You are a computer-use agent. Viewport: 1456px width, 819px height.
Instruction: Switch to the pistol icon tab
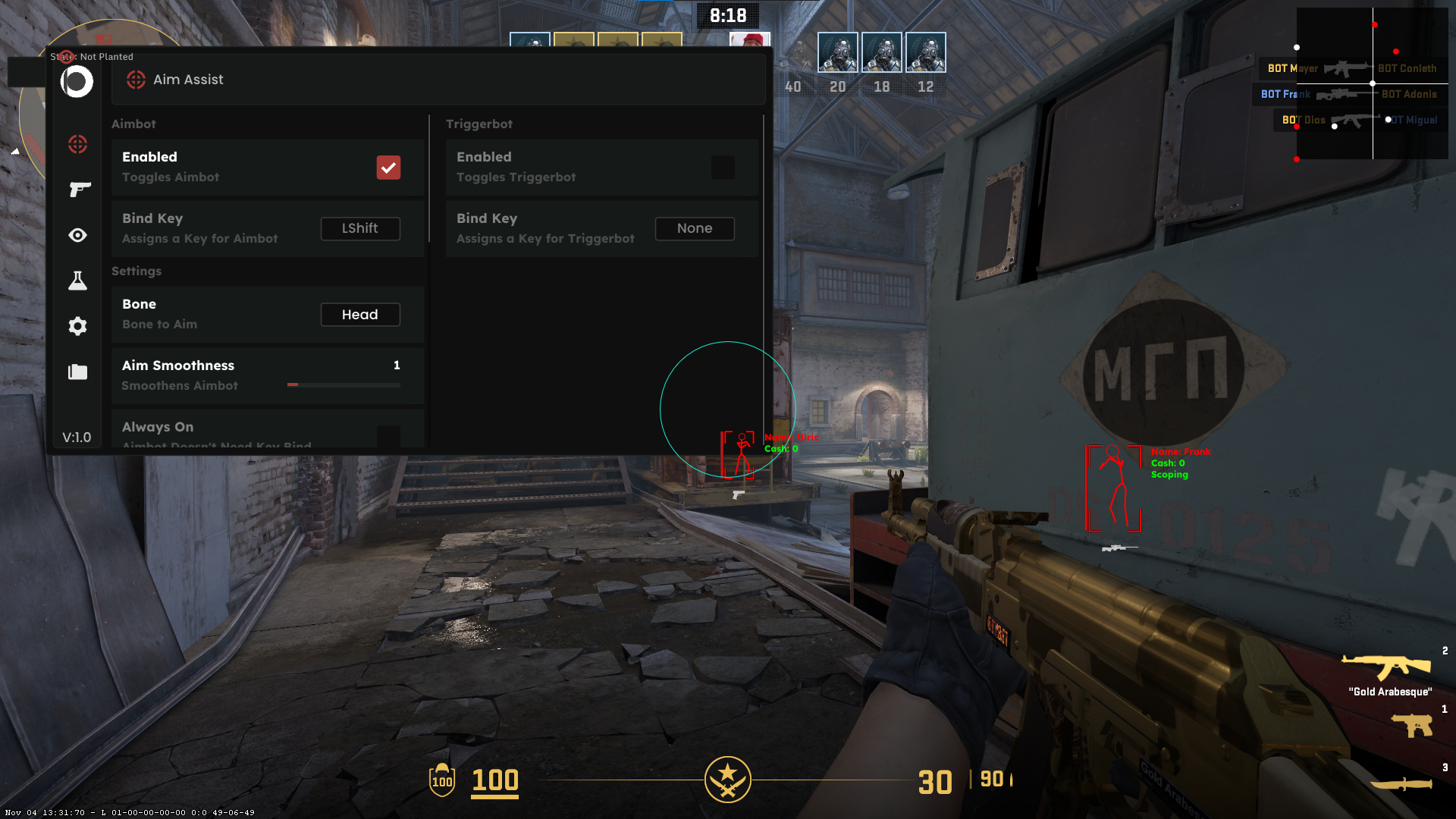pyautogui.click(x=77, y=190)
